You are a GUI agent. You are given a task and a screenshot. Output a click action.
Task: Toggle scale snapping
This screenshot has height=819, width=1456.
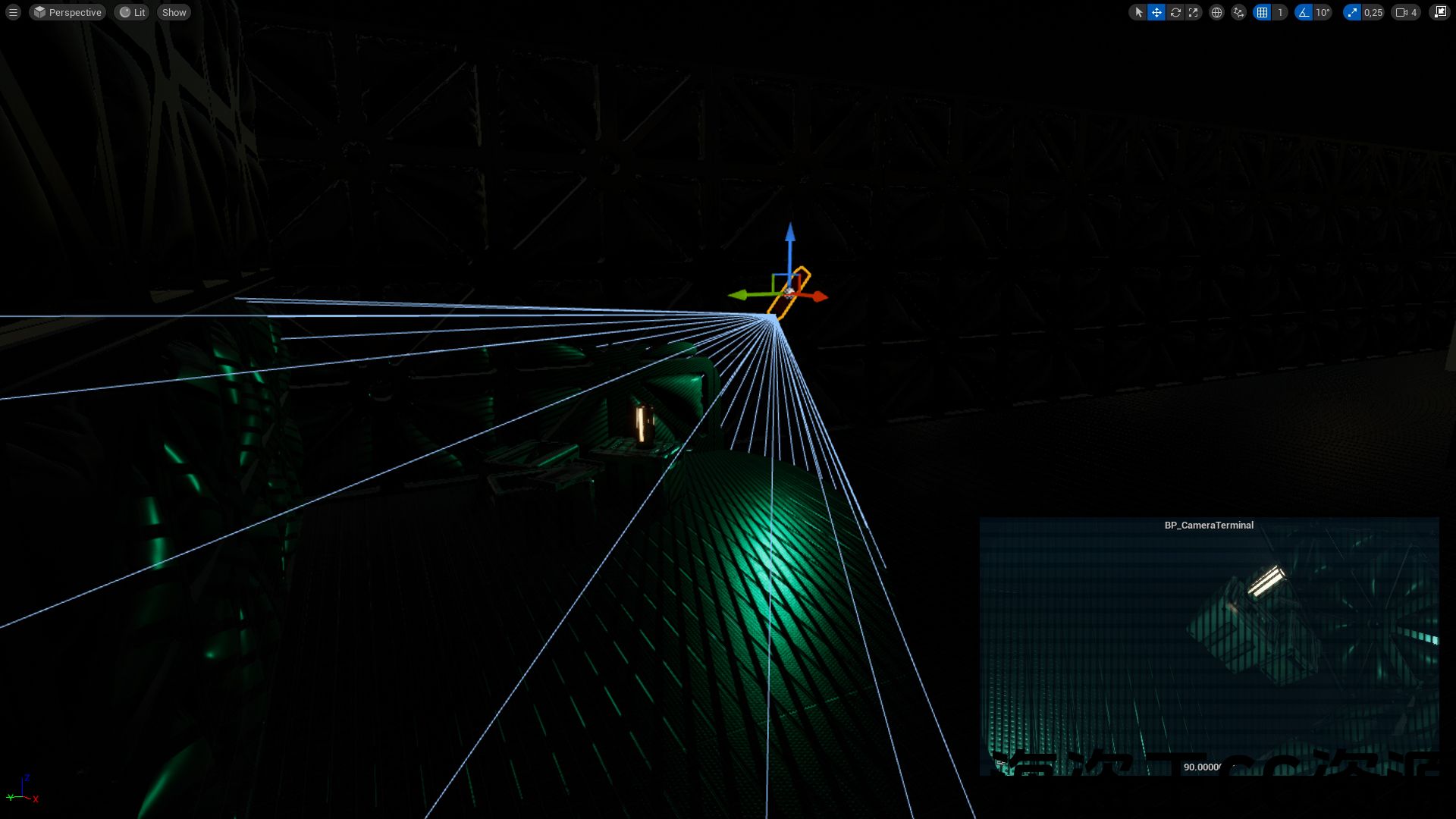coord(1352,12)
